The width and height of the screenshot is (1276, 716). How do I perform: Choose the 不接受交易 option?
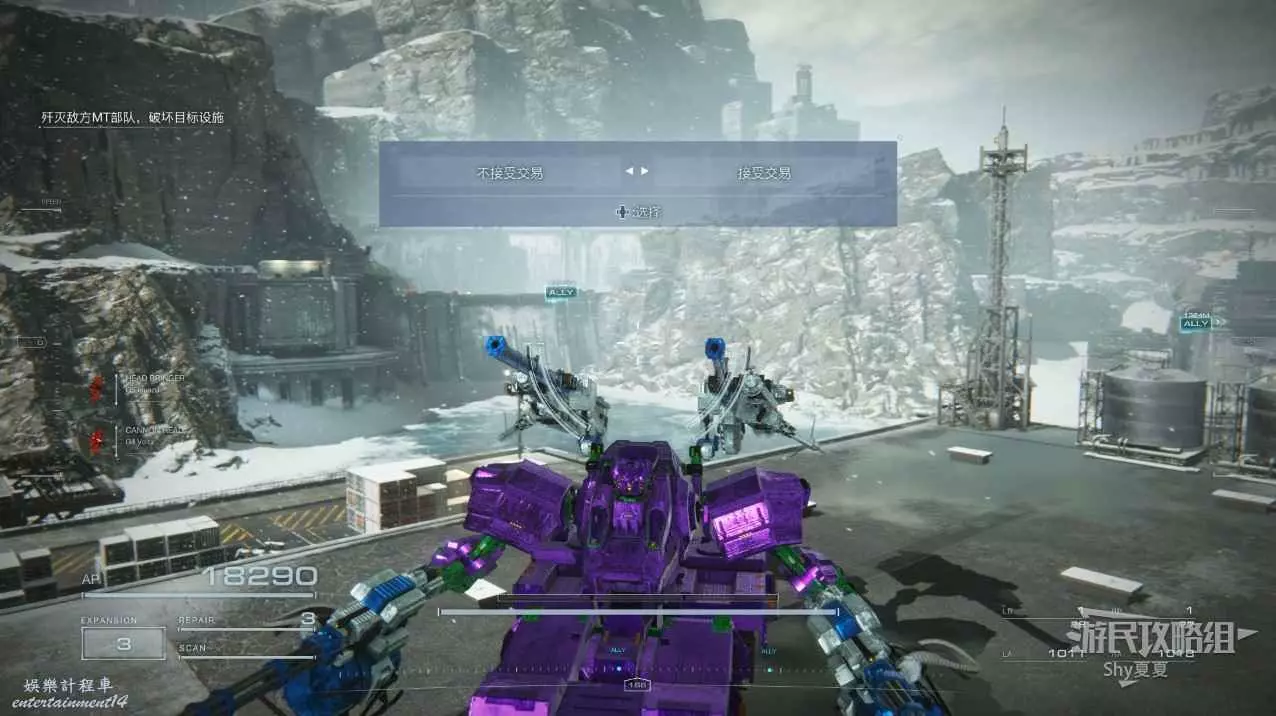pos(510,173)
